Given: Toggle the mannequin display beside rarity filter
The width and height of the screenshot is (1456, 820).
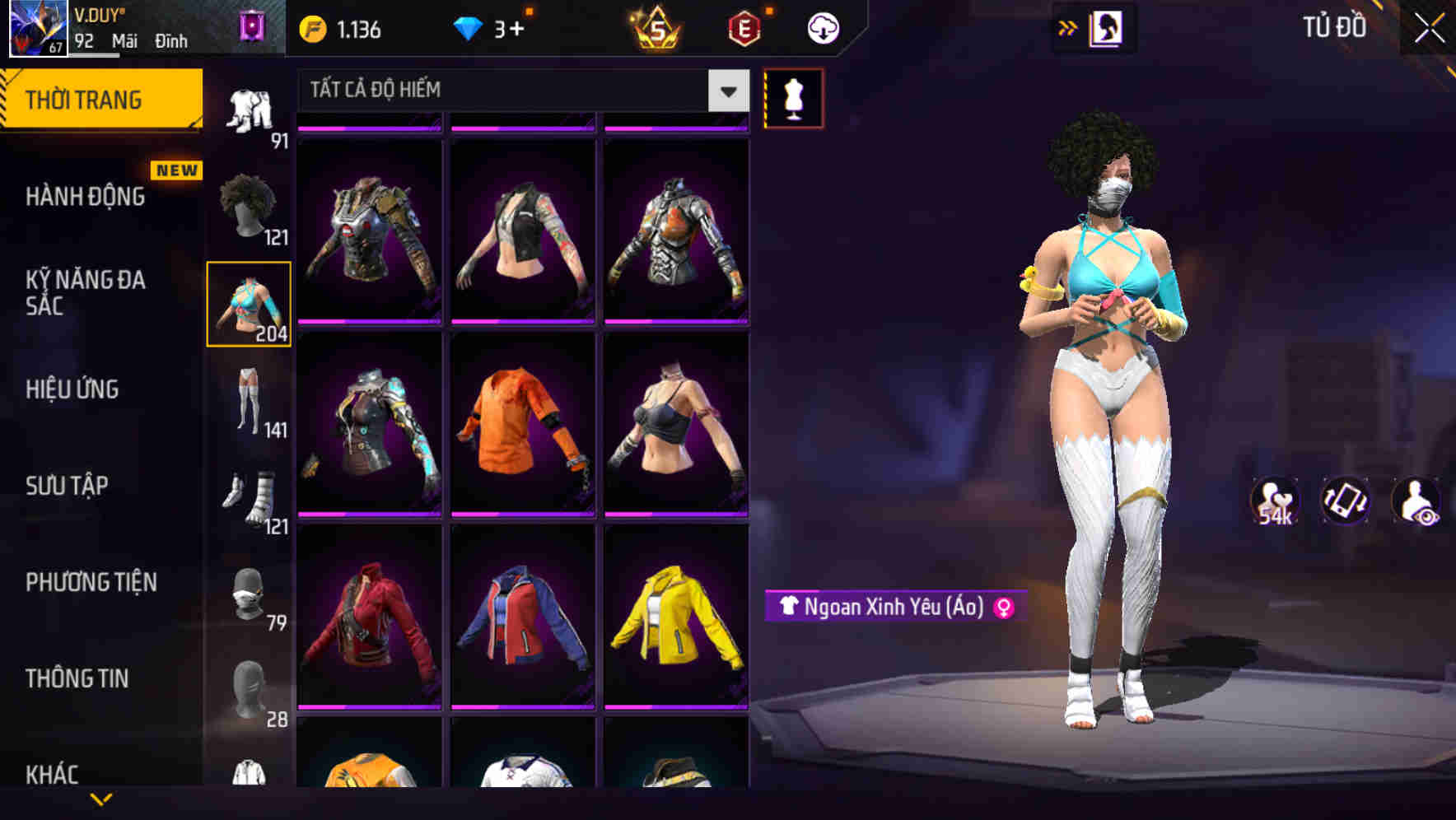Looking at the screenshot, I should coord(793,97).
